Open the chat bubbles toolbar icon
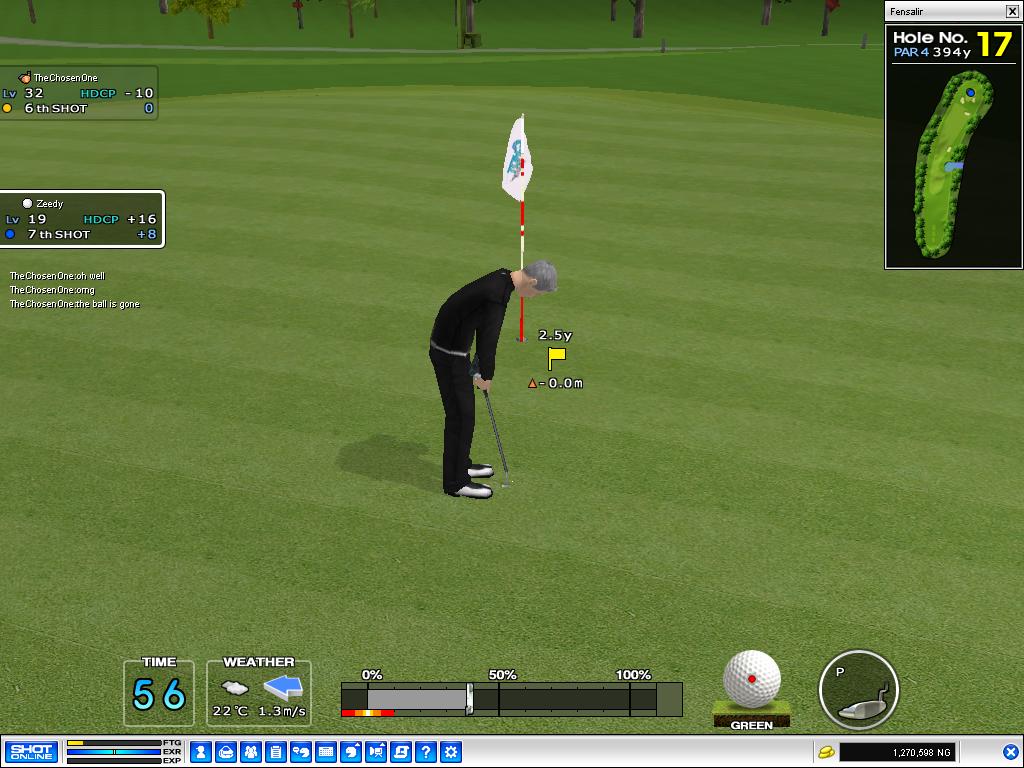 (x=301, y=751)
